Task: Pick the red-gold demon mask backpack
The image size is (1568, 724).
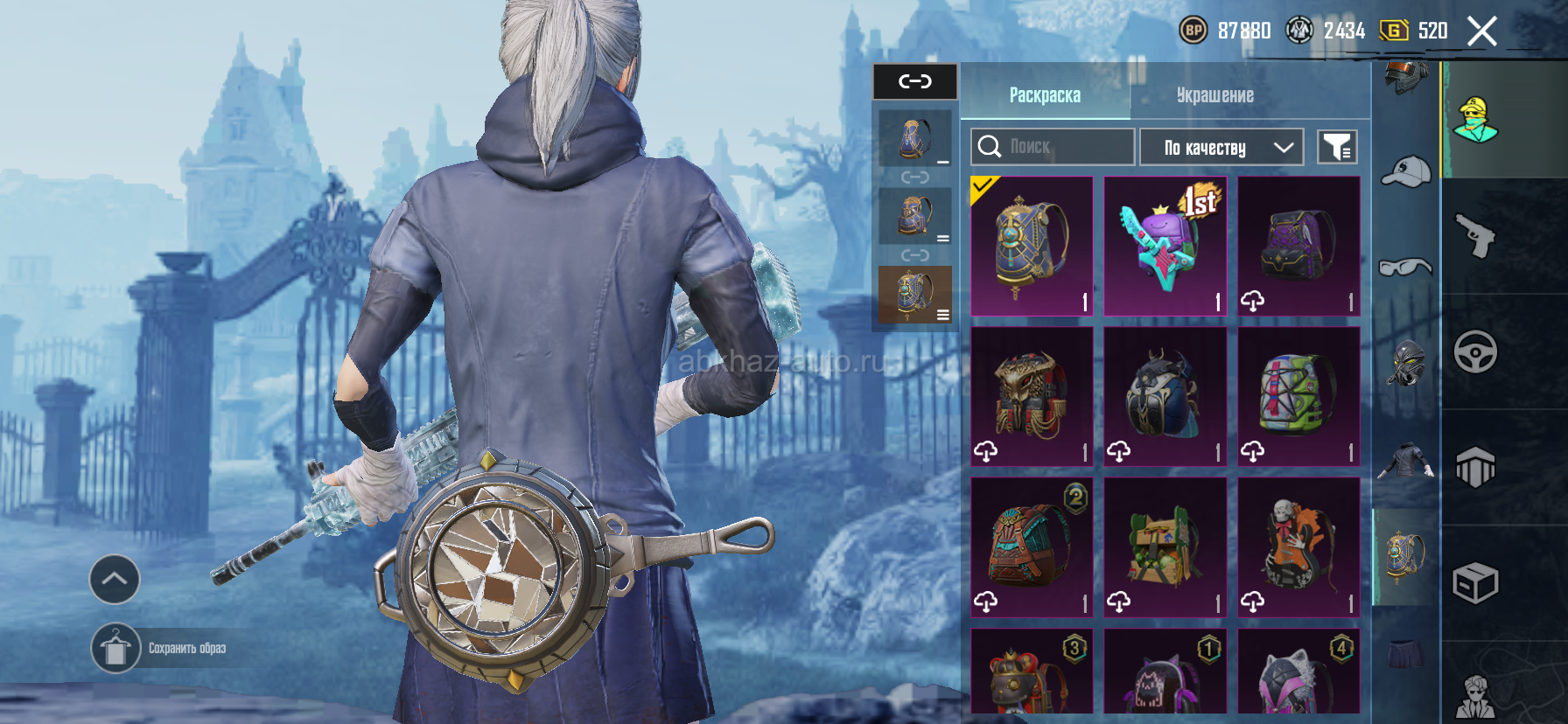Action: coord(1032,396)
